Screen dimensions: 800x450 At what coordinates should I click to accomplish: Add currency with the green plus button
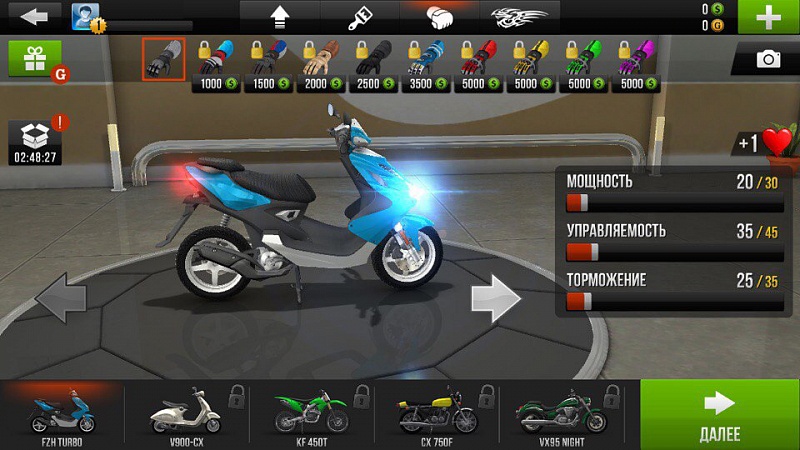[768, 17]
